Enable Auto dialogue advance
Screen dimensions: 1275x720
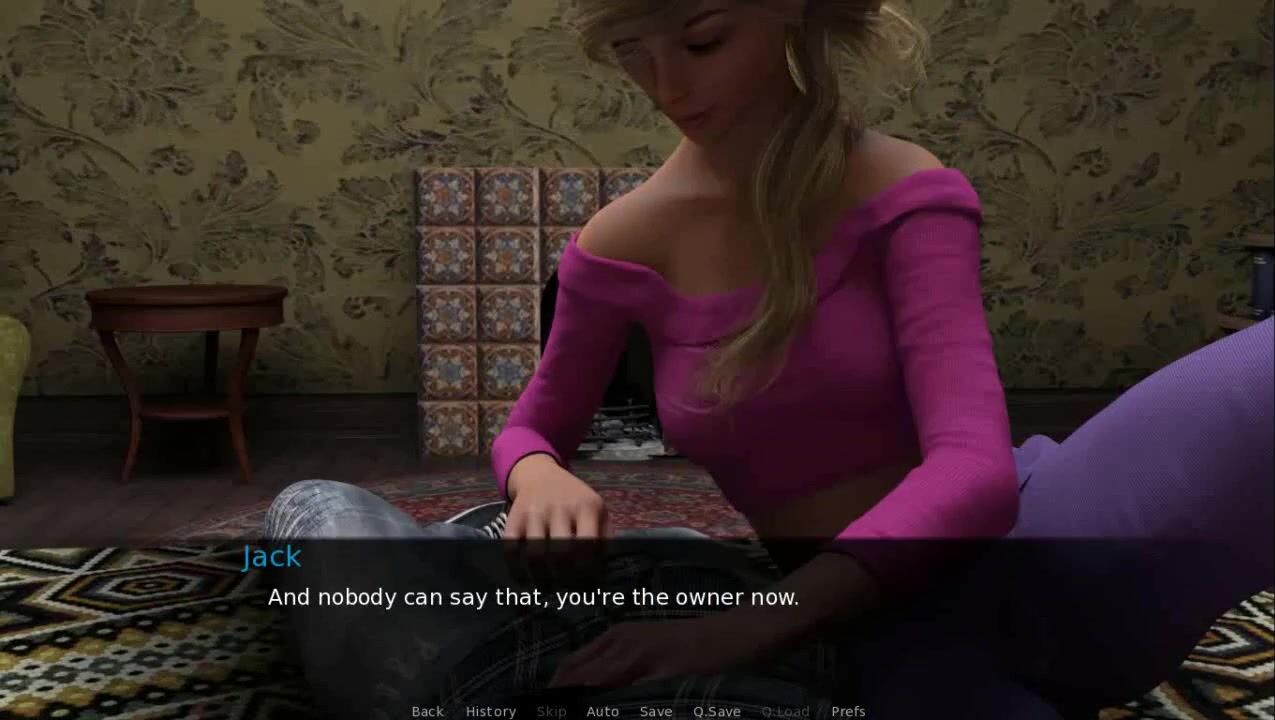click(602, 711)
